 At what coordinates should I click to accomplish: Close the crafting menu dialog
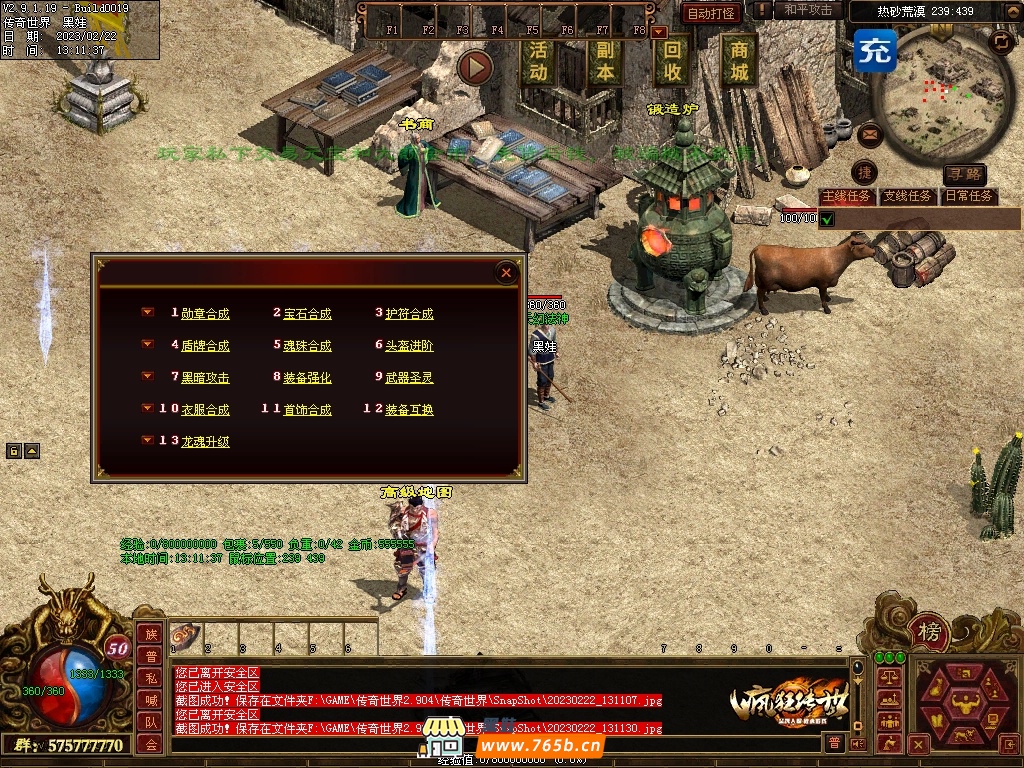click(x=507, y=272)
